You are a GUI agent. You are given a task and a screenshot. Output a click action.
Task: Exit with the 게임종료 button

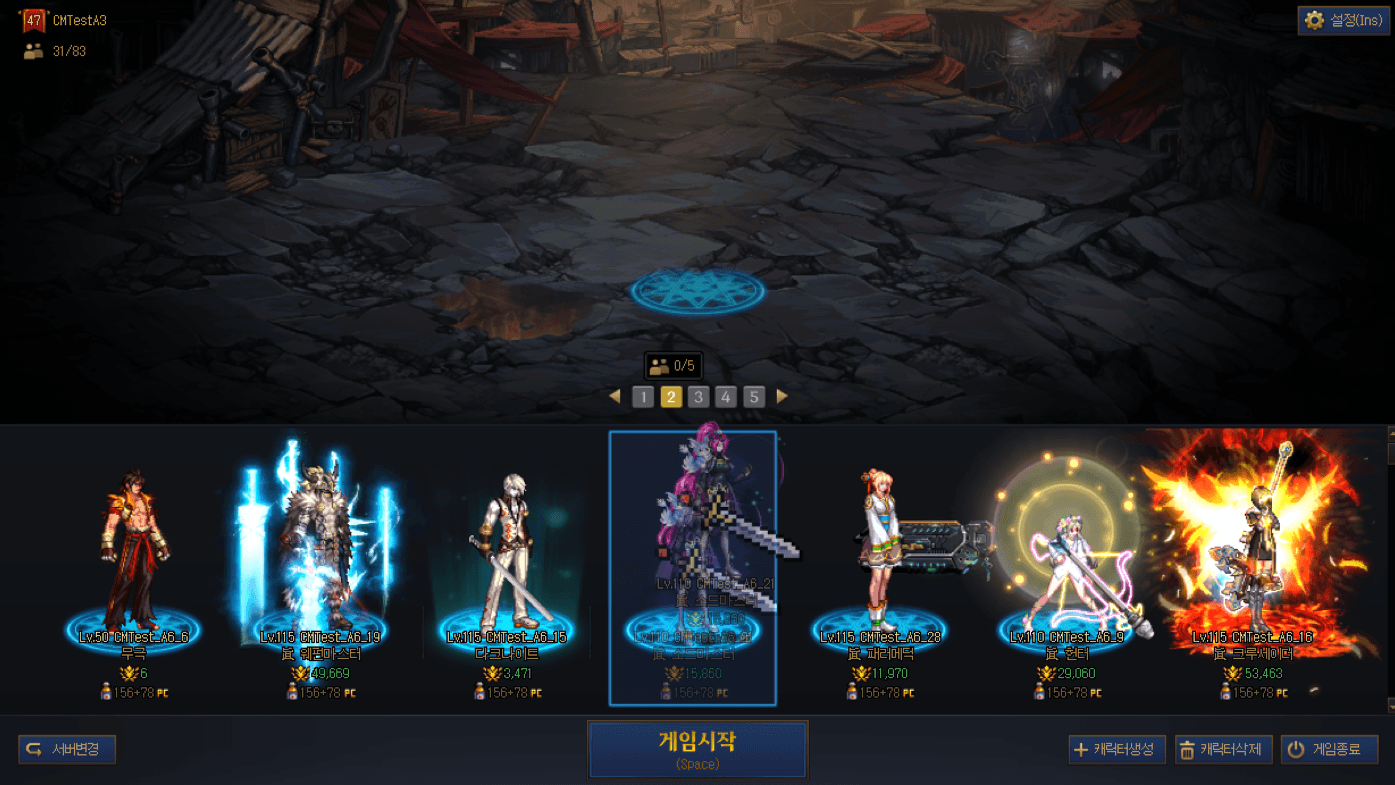pyautogui.click(x=1329, y=749)
